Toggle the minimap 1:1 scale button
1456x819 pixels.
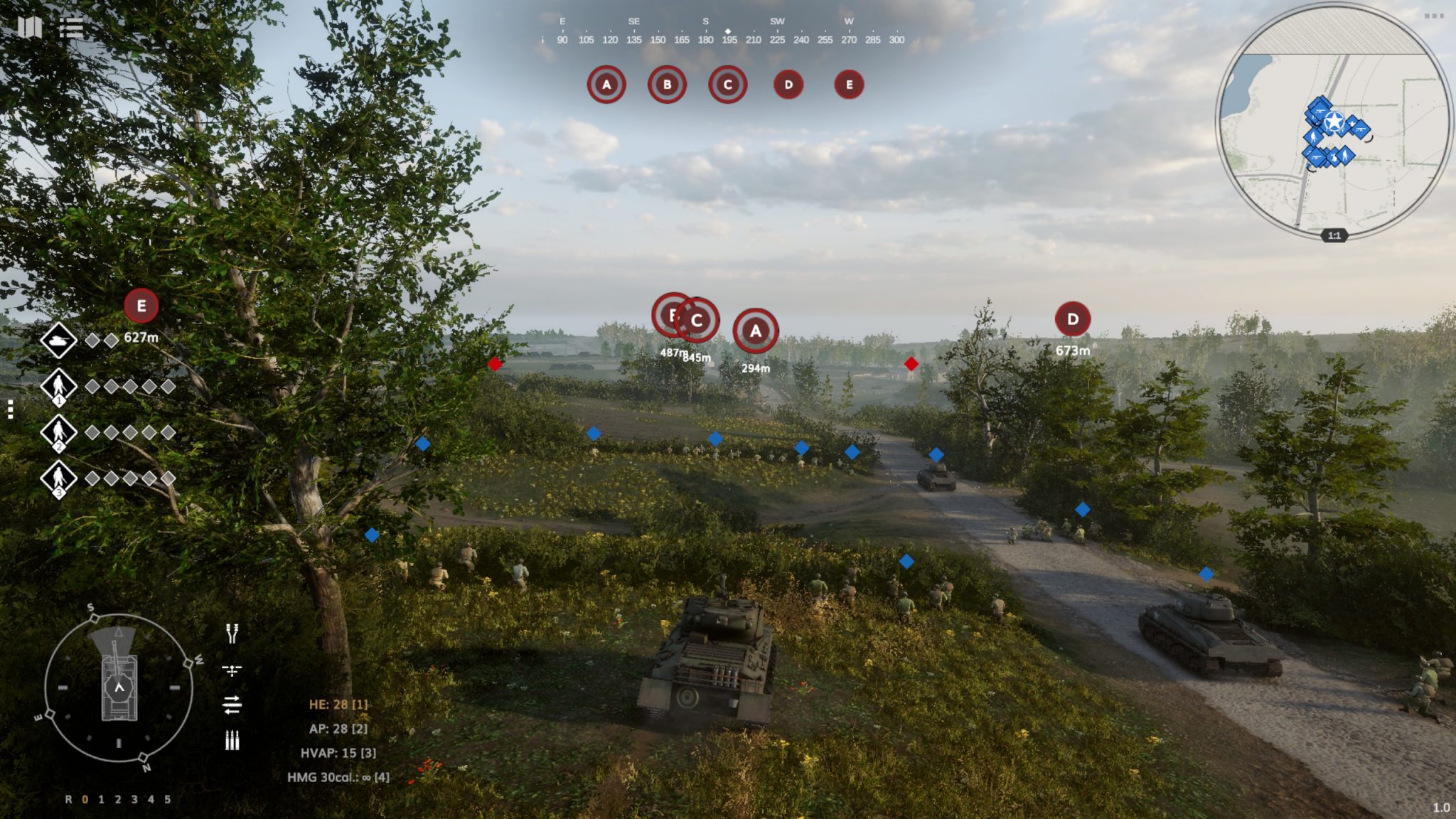[1334, 235]
